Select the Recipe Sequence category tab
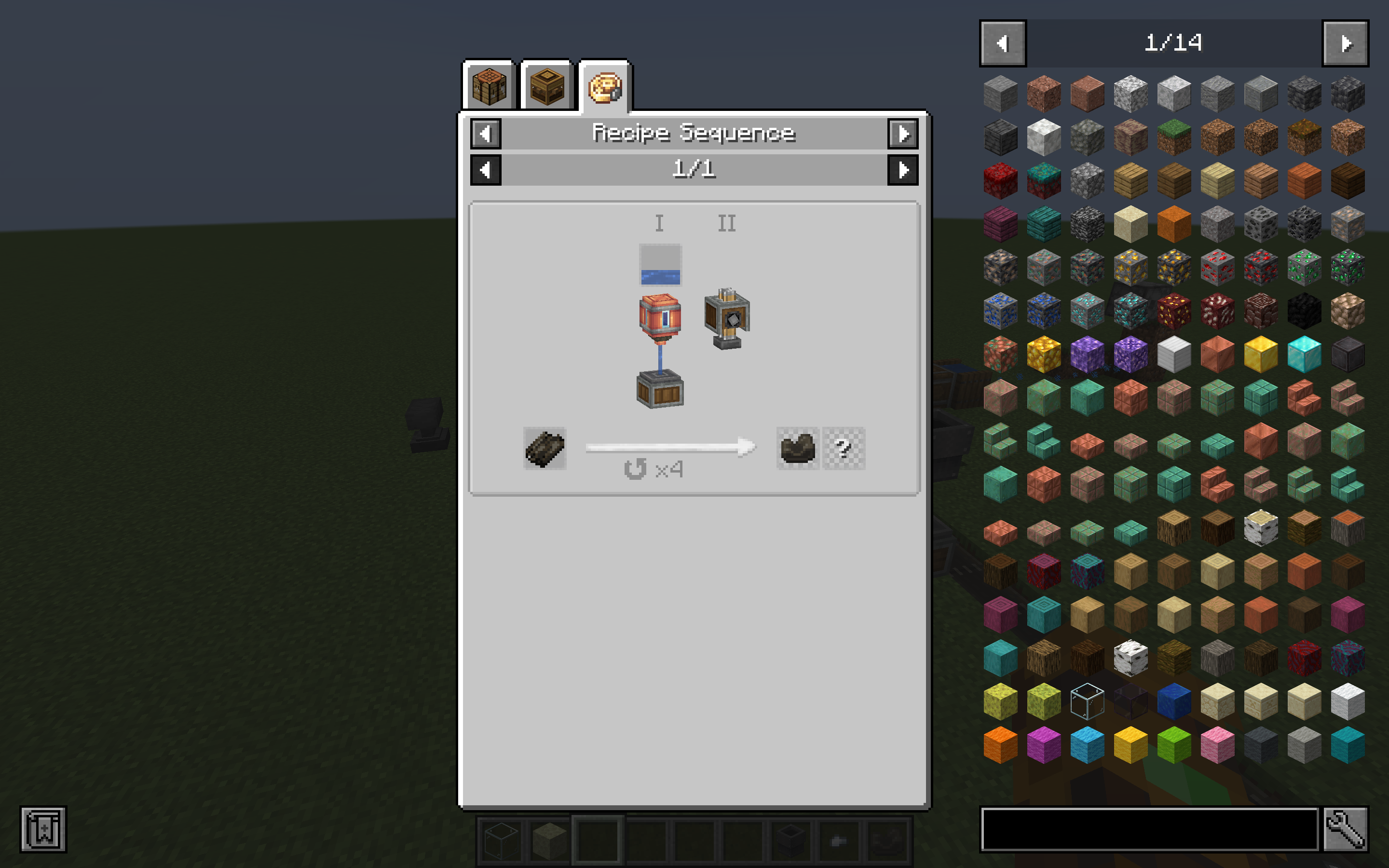Image resolution: width=1389 pixels, height=868 pixels. point(606,88)
